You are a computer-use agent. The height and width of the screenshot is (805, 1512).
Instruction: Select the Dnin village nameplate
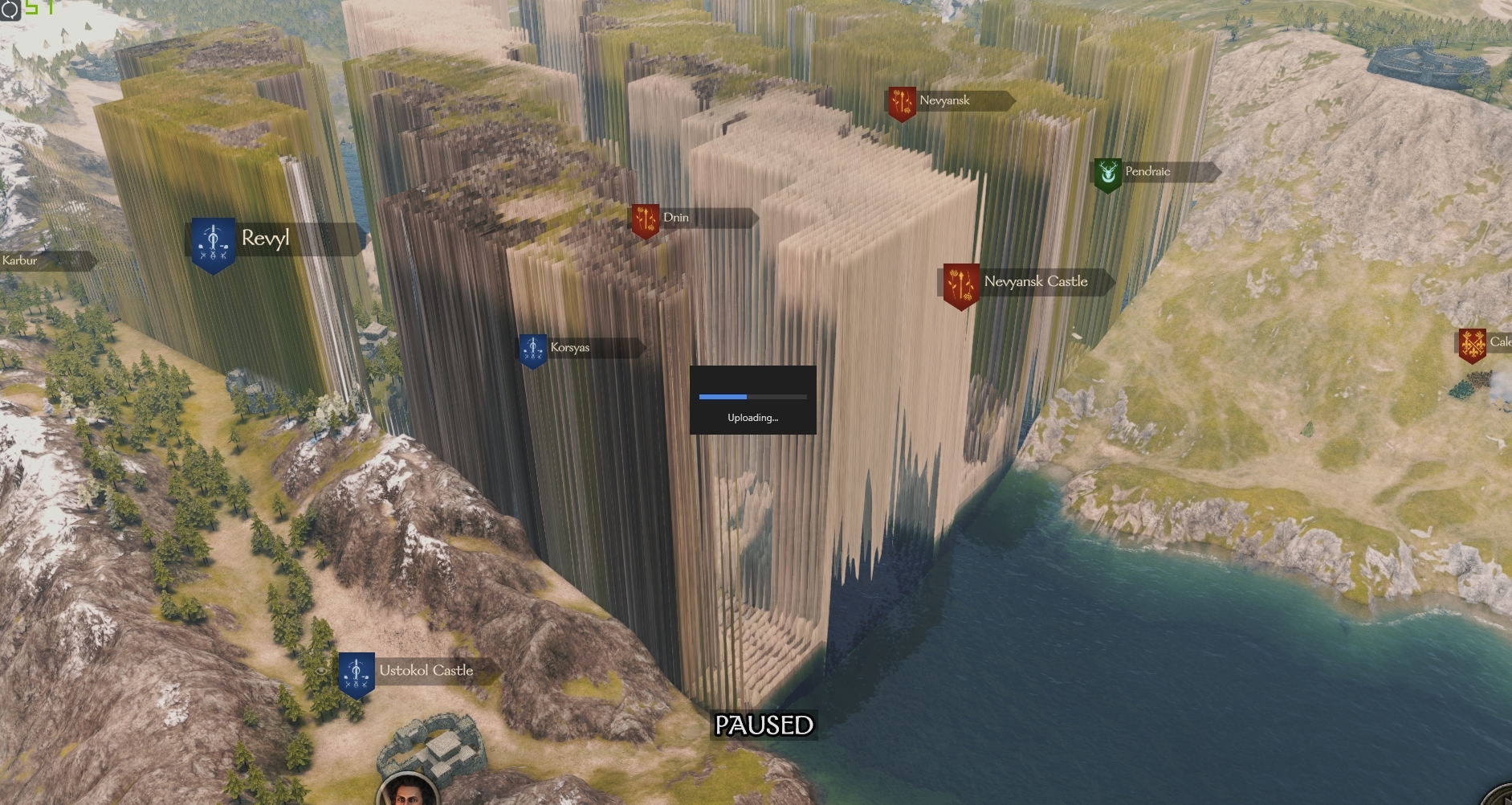pos(676,218)
